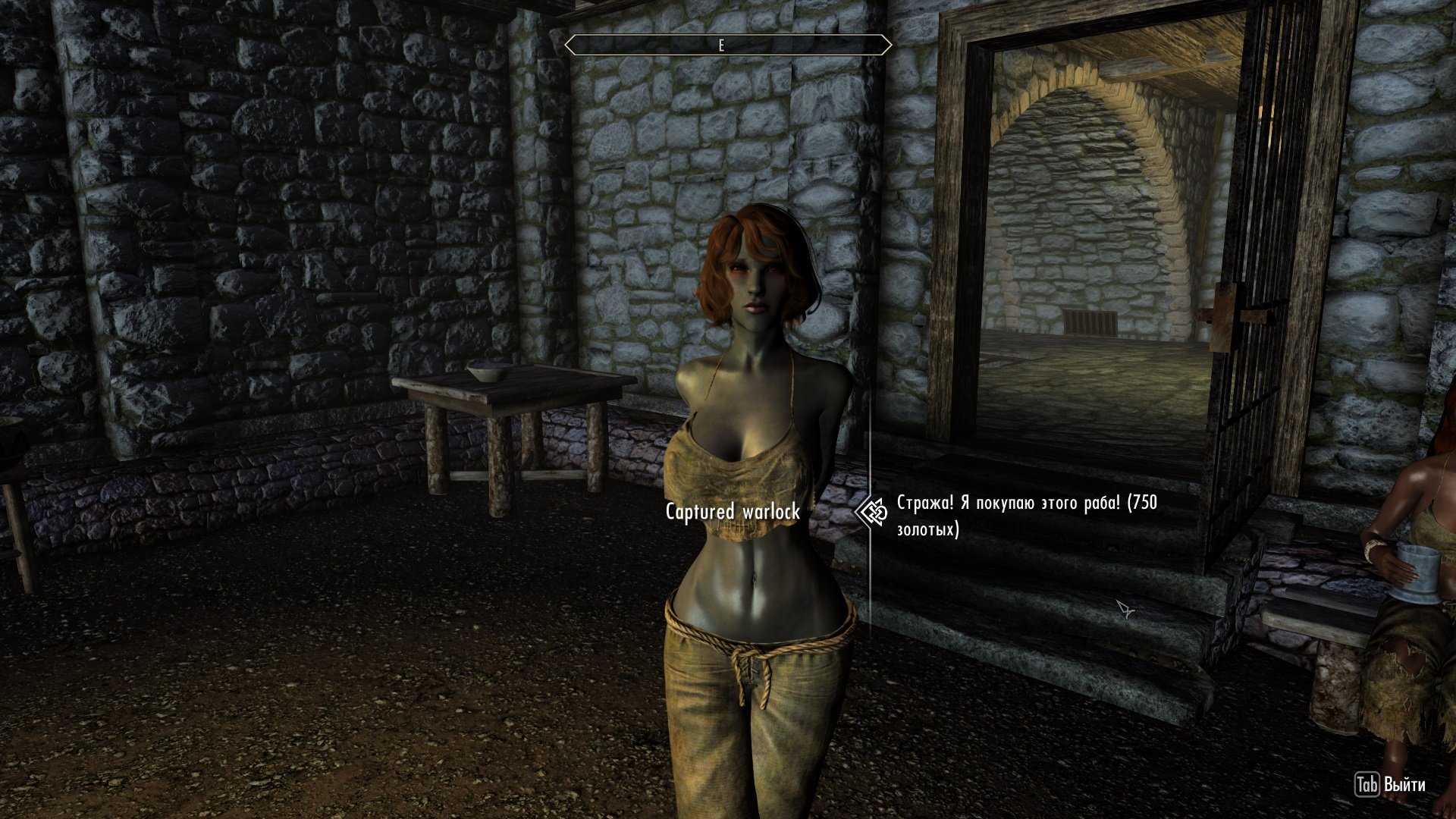The image size is (1456, 819).
Task: Click the Captured warlock name label
Action: click(734, 511)
